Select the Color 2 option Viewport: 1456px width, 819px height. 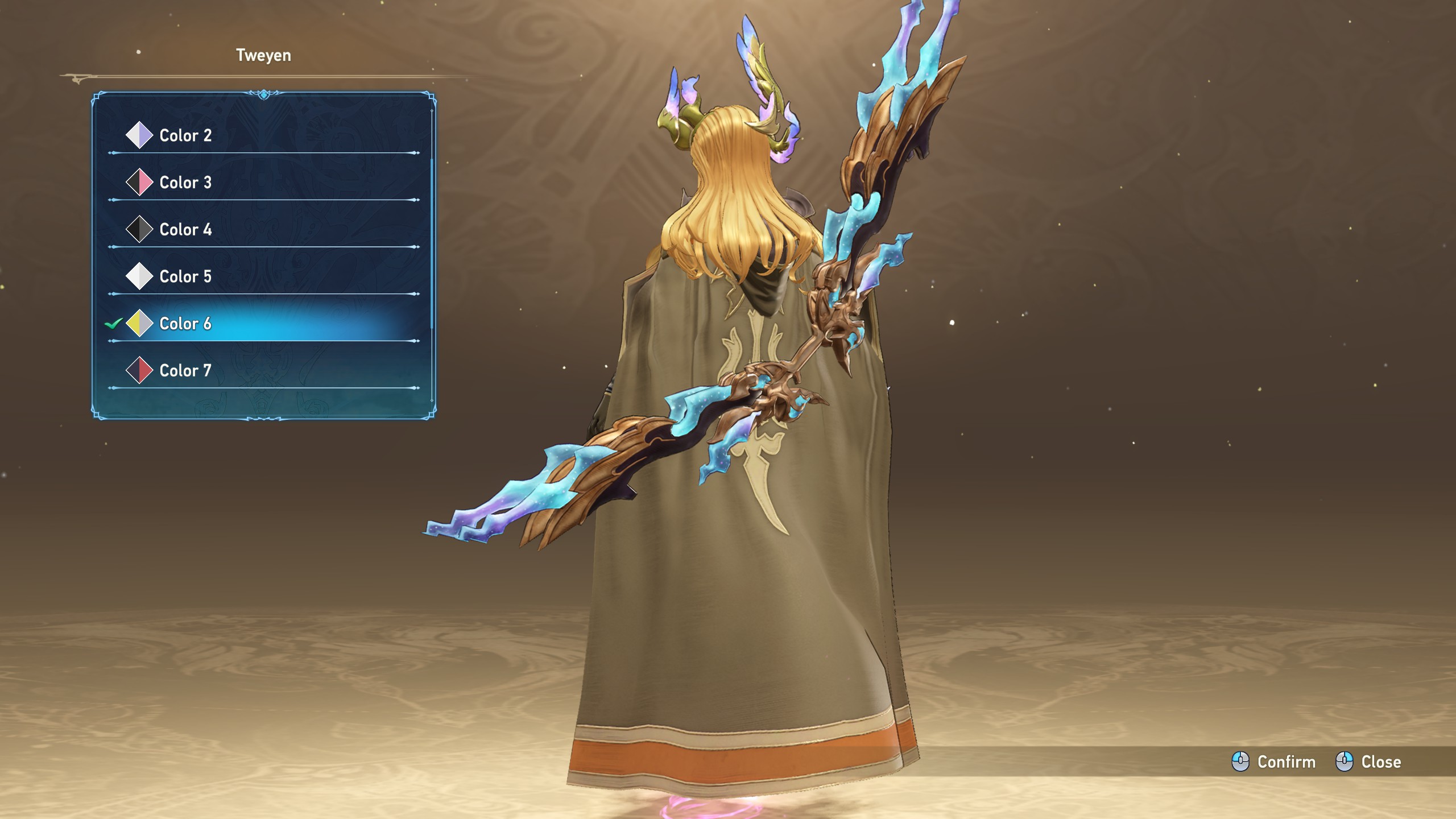pyautogui.click(x=185, y=135)
